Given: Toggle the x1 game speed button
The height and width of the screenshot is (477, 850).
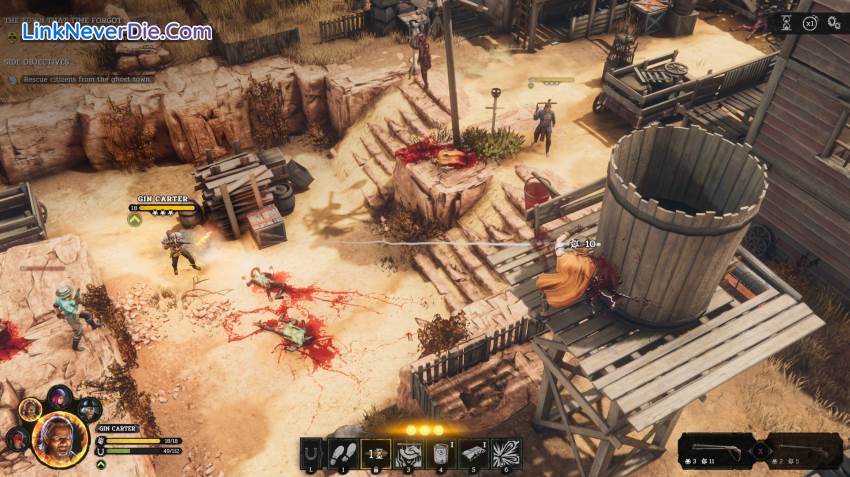Looking at the screenshot, I should 810,23.
